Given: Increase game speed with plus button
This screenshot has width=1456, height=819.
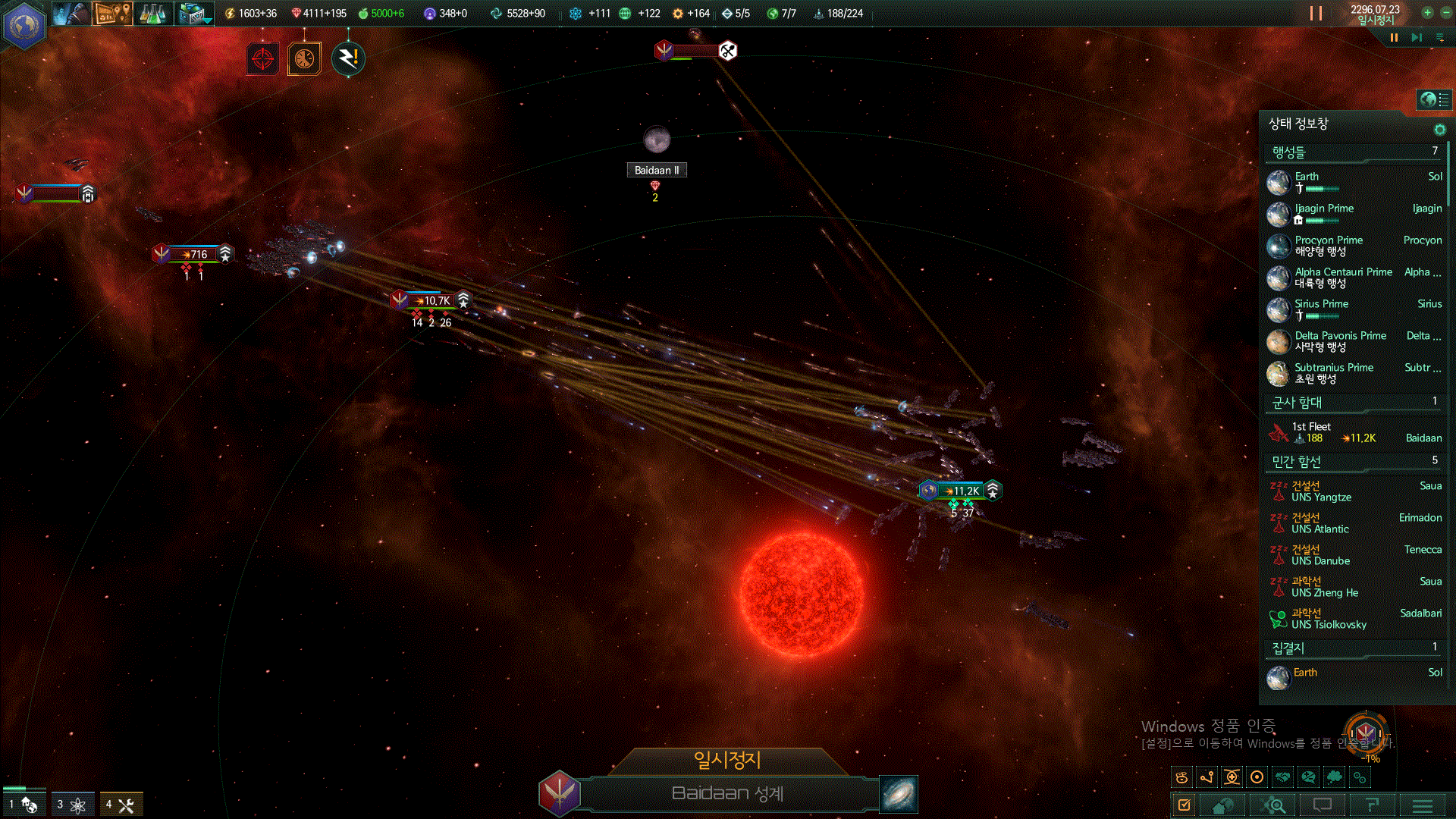Looking at the screenshot, I should click(1427, 12).
